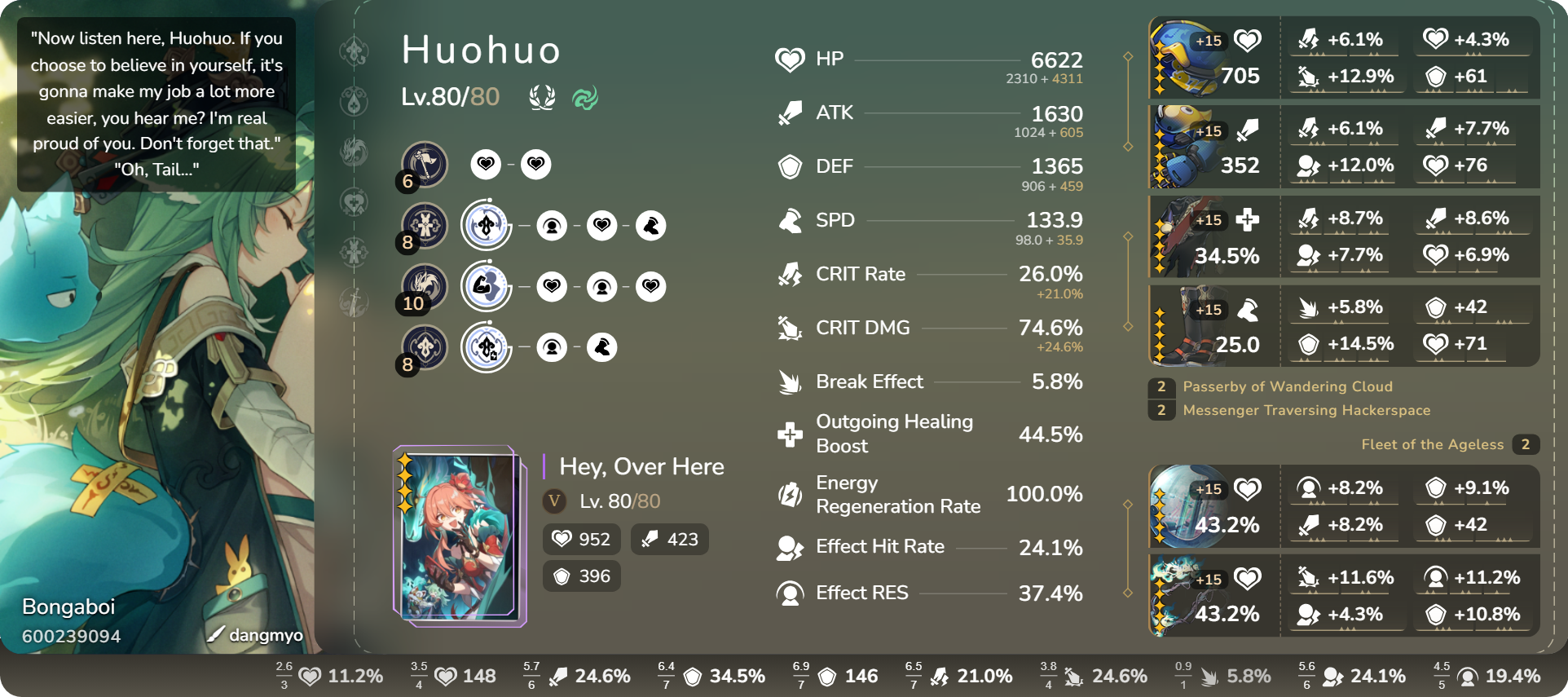Select the Talent icon at level 8

tap(423, 347)
